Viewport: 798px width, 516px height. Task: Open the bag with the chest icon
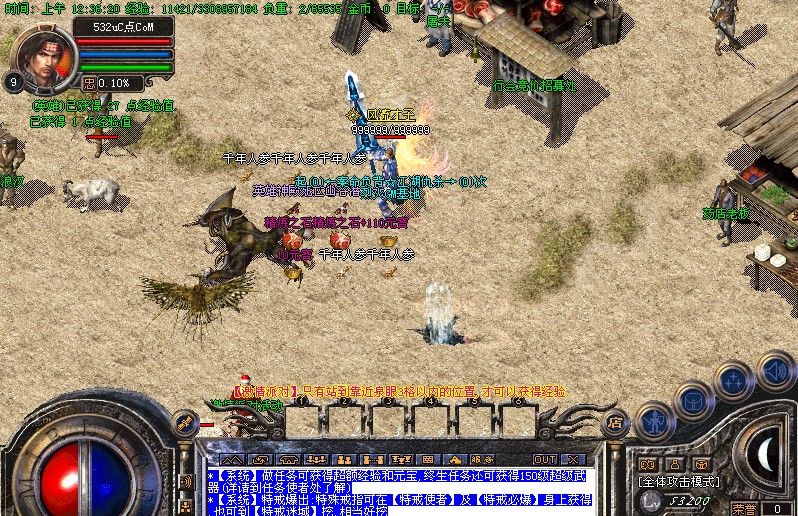click(692, 401)
